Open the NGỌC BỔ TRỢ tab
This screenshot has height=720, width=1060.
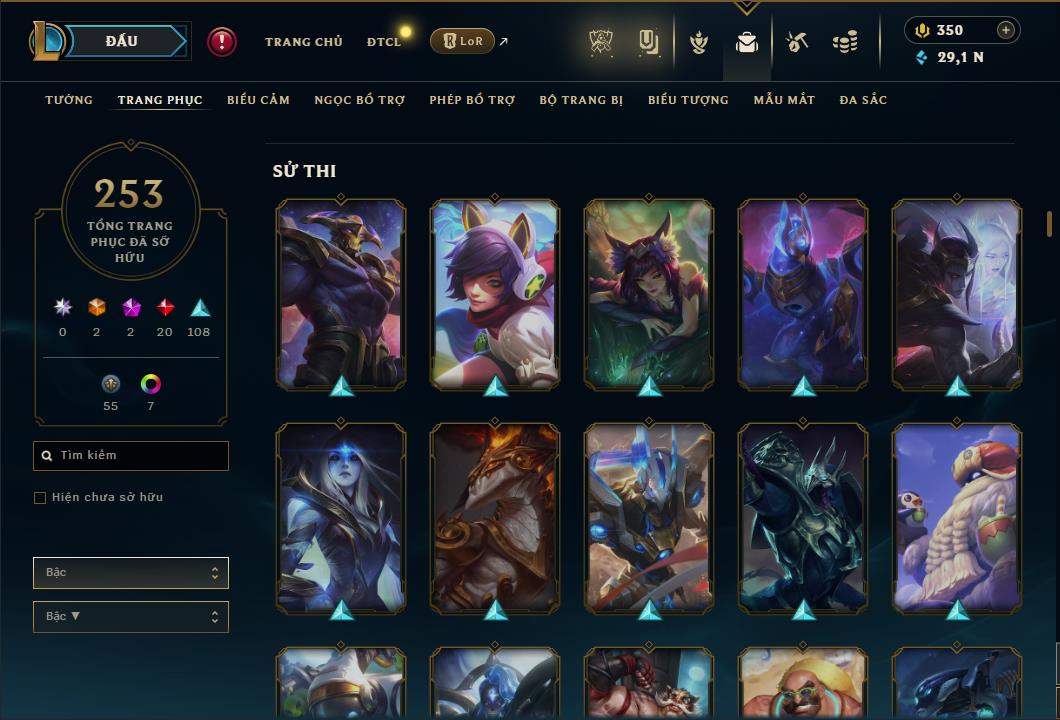tap(359, 100)
